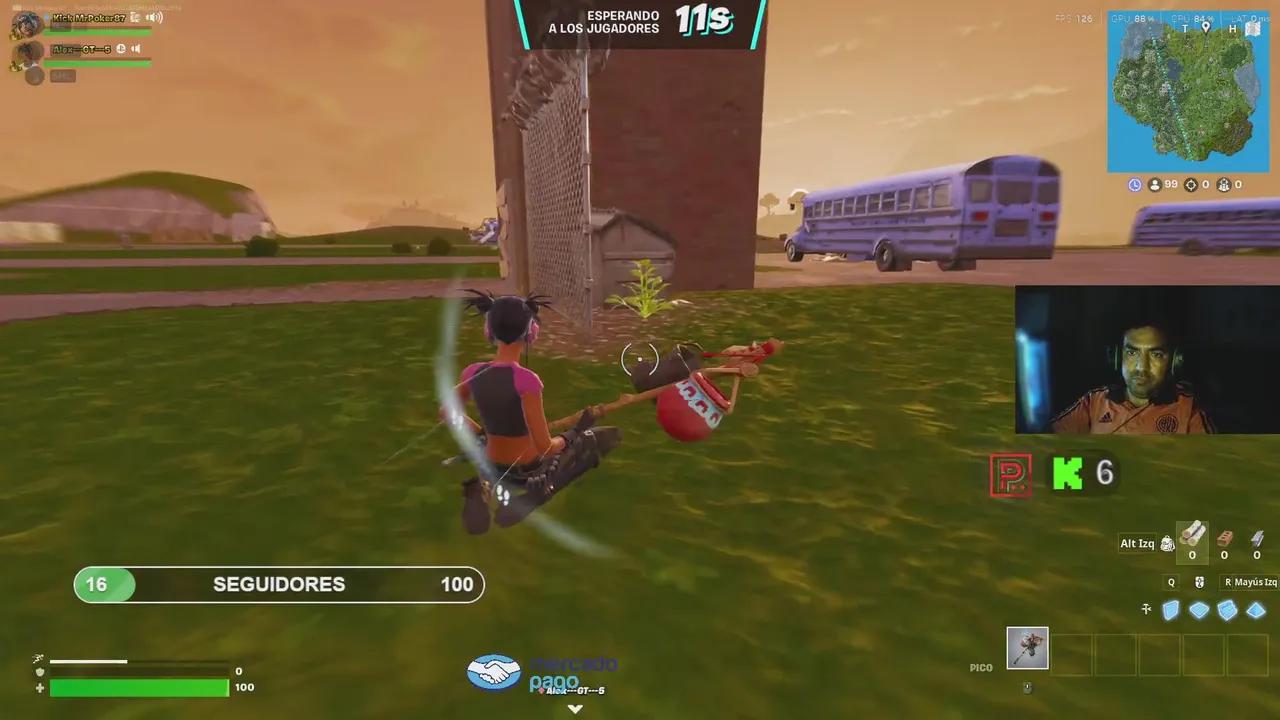Viewport: 1280px width, 720px height.
Task: Toggle the edit crosshair icon near build pieces
Action: point(1146,610)
